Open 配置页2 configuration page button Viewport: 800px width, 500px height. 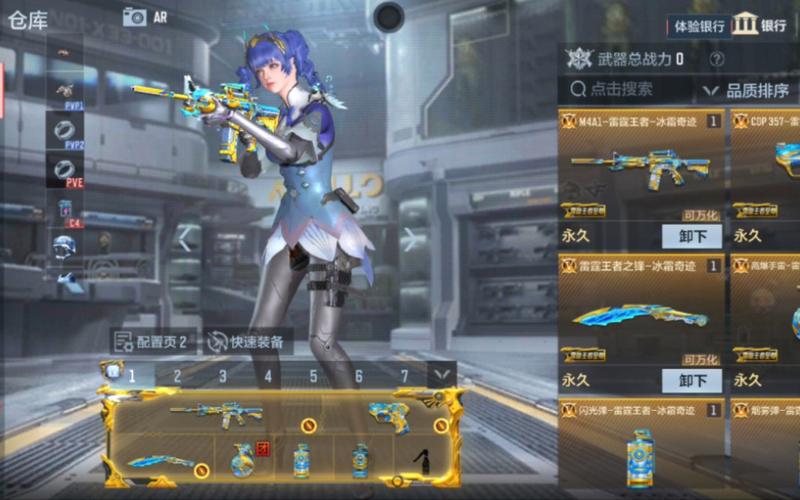(151, 341)
